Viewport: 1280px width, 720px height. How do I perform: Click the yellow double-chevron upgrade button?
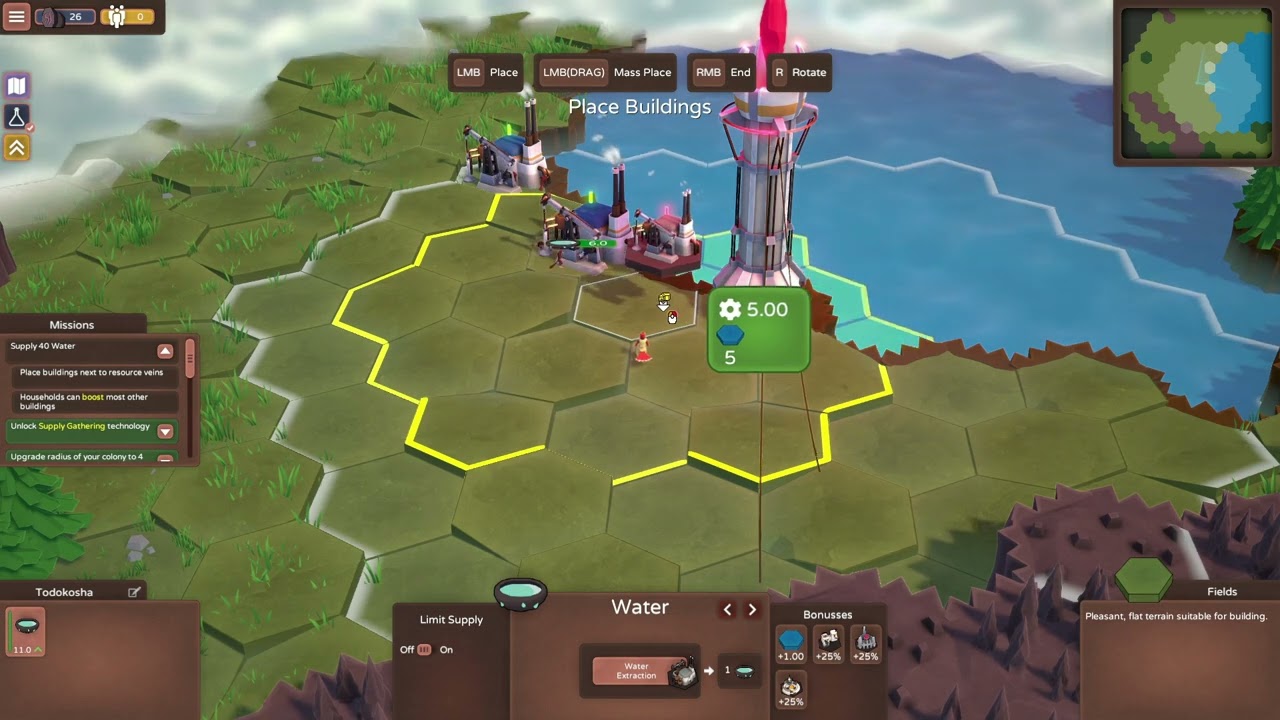click(x=16, y=148)
